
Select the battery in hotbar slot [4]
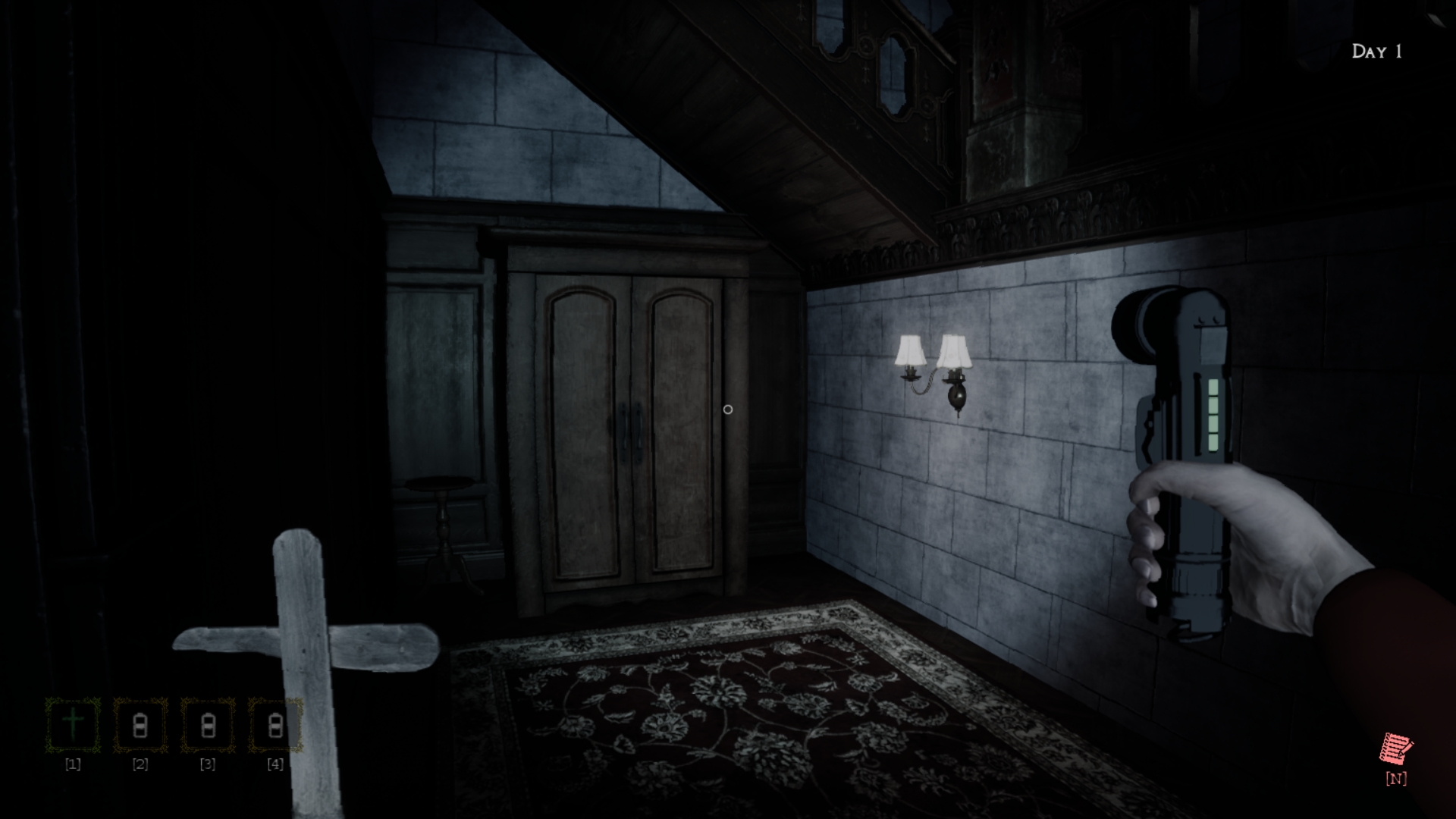pyautogui.click(x=274, y=724)
